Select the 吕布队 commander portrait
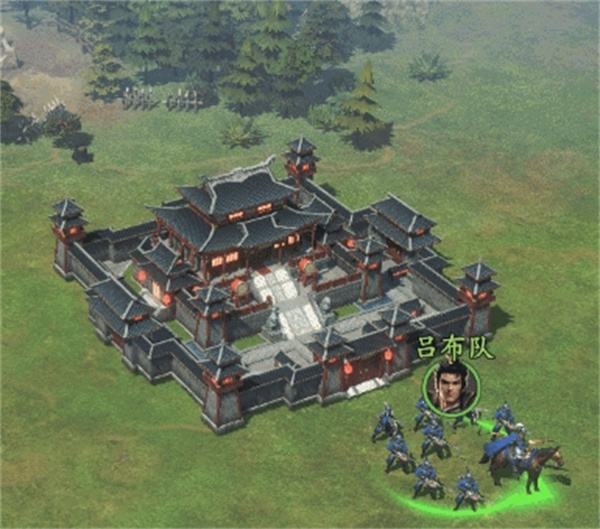 pos(449,385)
